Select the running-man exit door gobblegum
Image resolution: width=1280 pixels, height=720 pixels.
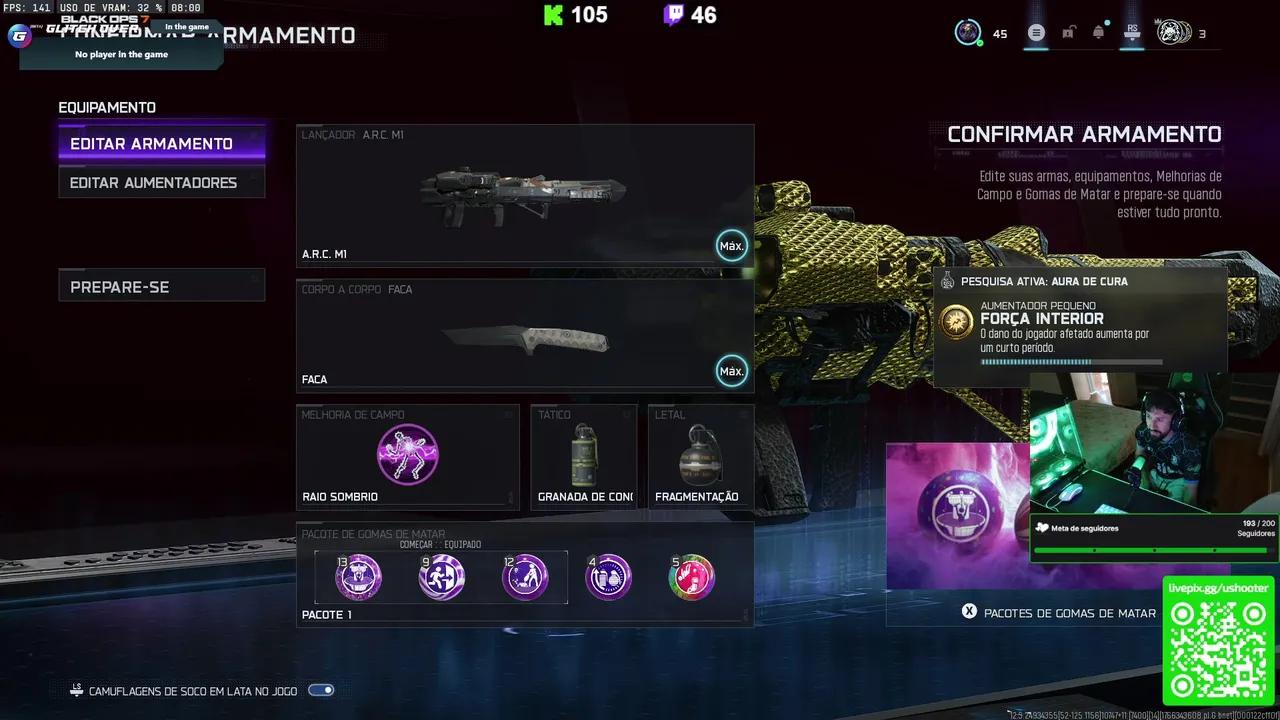pyautogui.click(x=441, y=577)
